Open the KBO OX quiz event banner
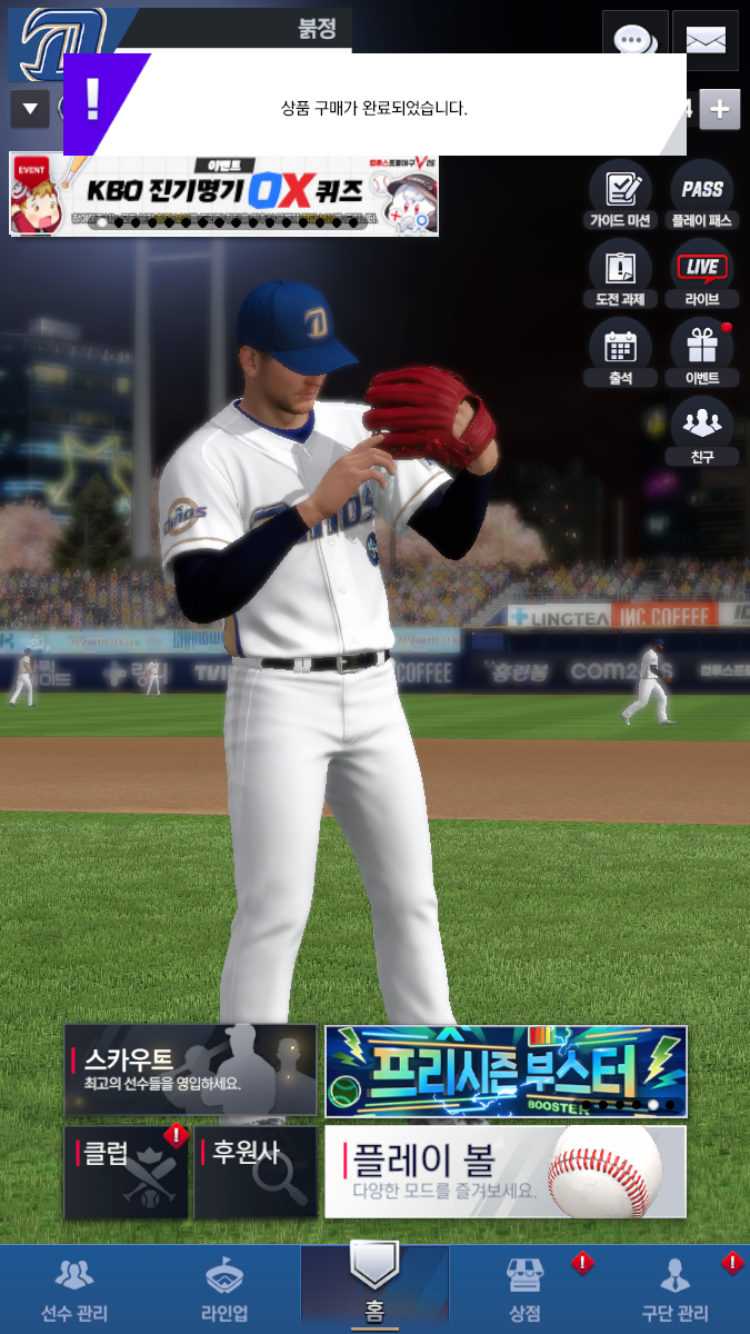The width and height of the screenshot is (750, 1334). click(224, 194)
